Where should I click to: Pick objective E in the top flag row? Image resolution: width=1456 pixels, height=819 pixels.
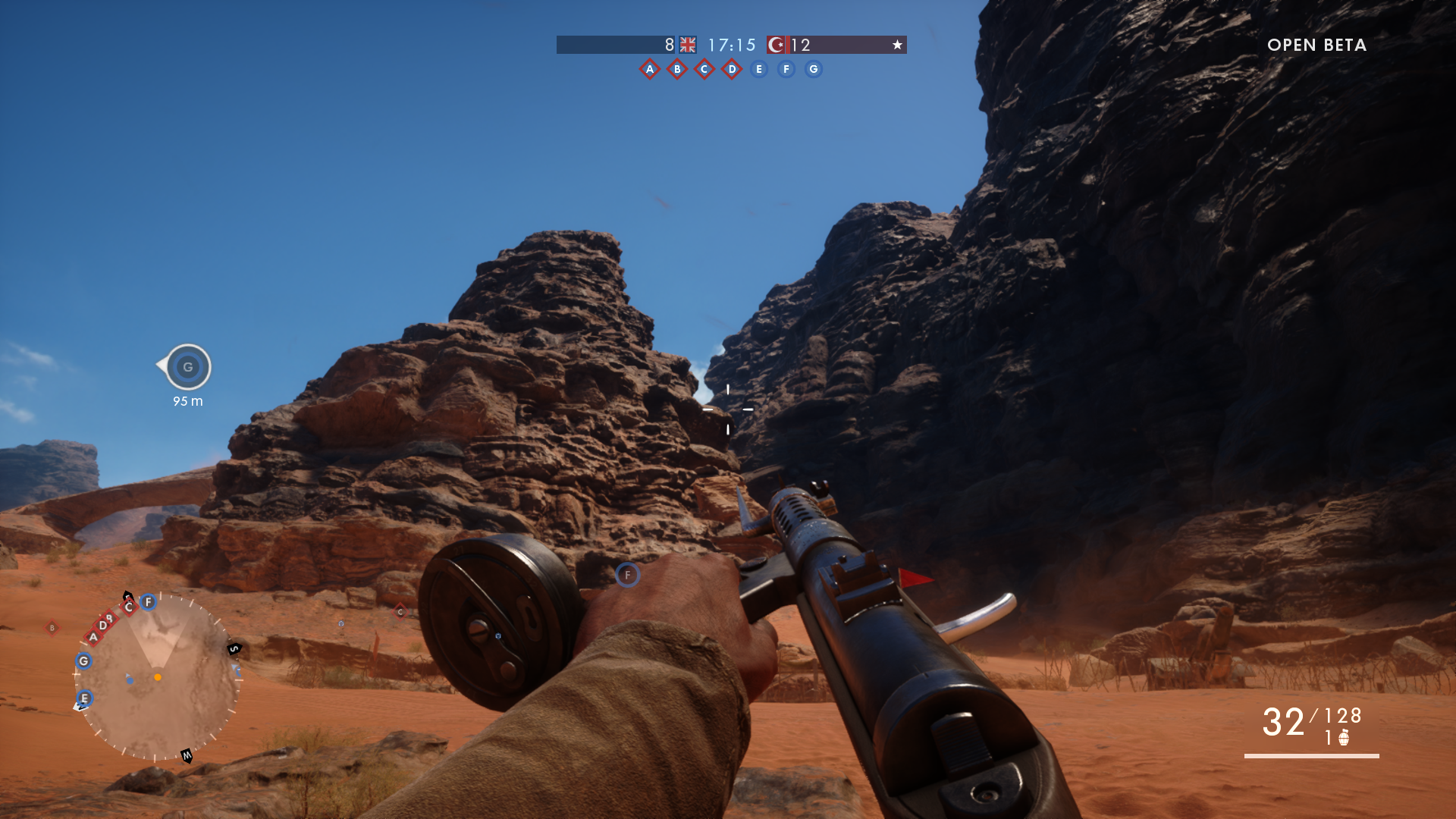[759, 69]
